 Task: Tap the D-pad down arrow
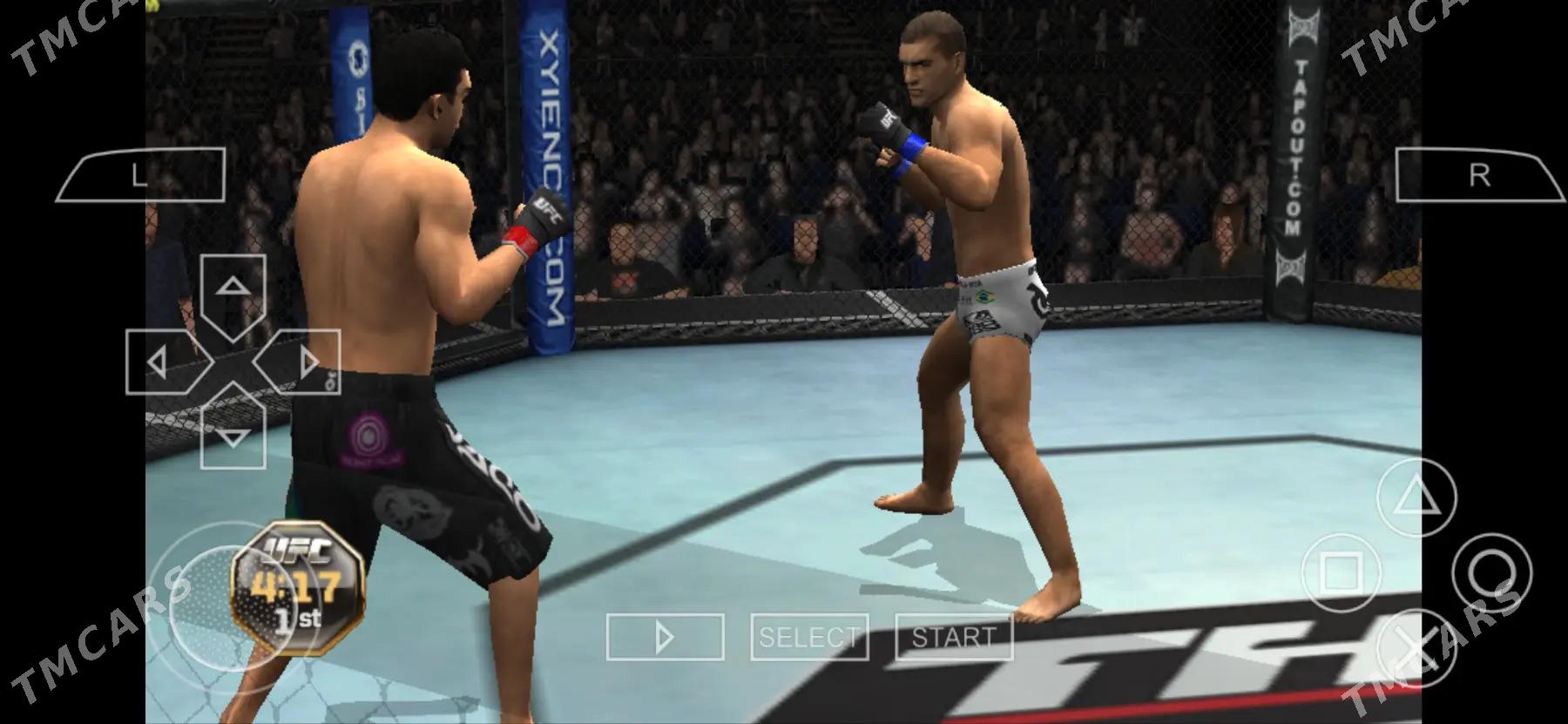pyautogui.click(x=232, y=435)
